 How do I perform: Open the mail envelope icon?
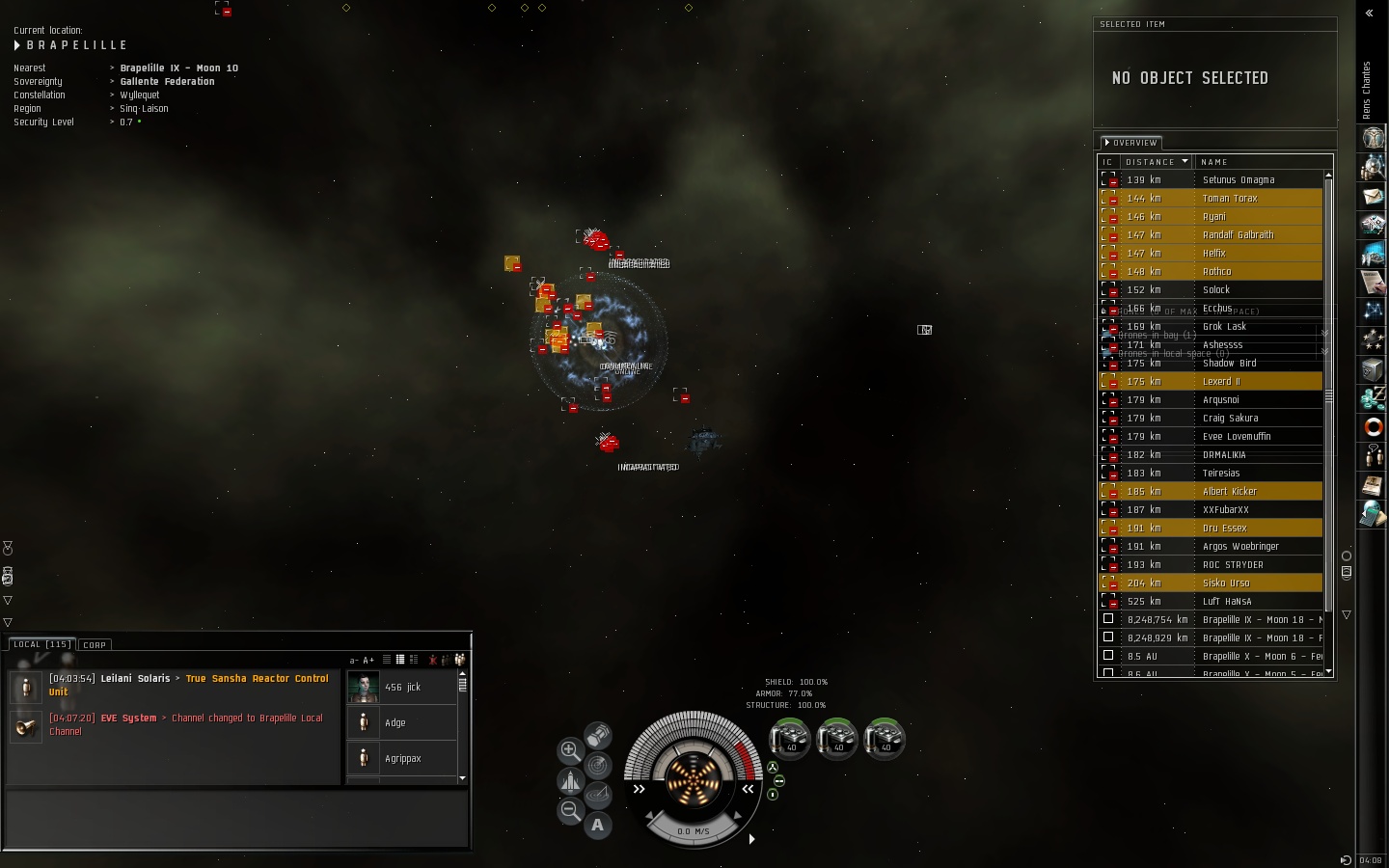pos(1373,197)
